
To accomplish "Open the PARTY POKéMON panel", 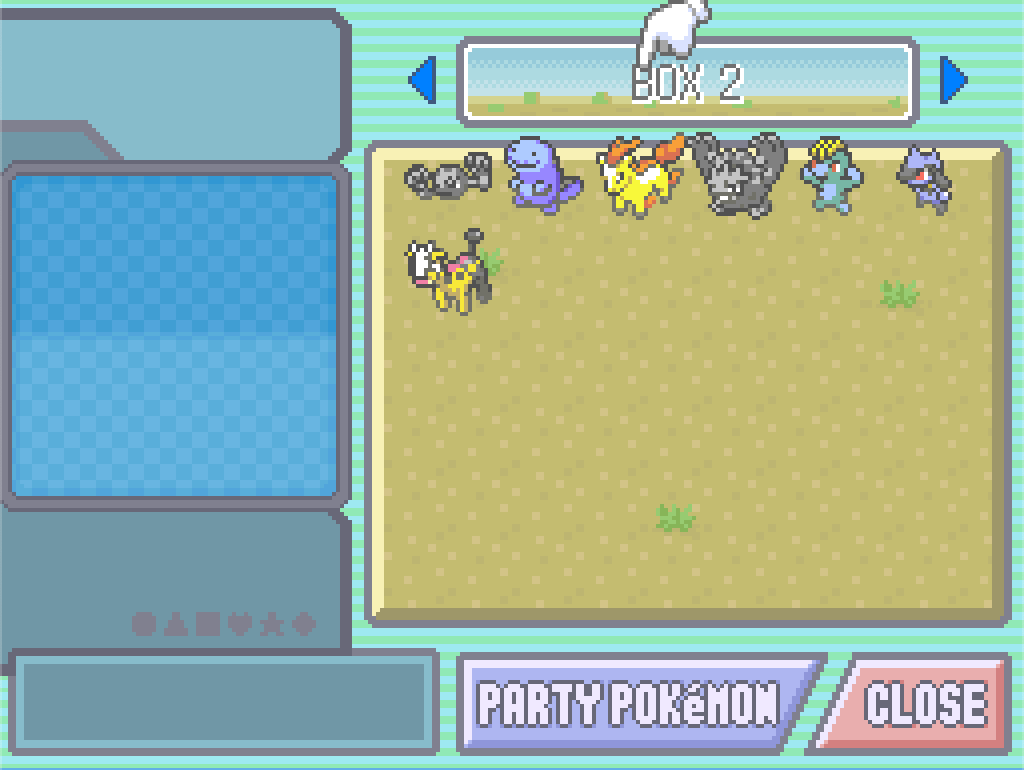I will click(x=632, y=704).
